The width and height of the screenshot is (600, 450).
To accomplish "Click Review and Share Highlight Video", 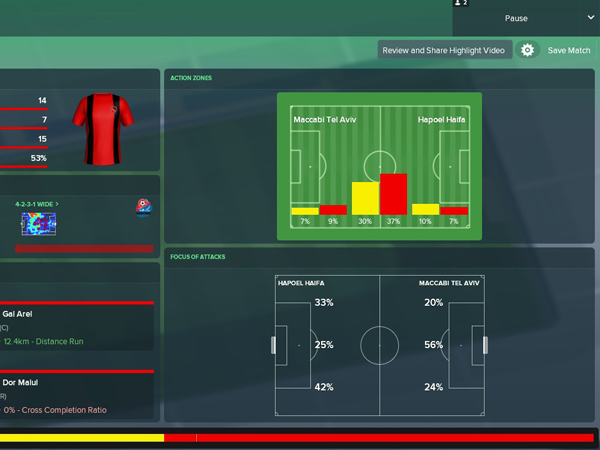I will coord(445,50).
